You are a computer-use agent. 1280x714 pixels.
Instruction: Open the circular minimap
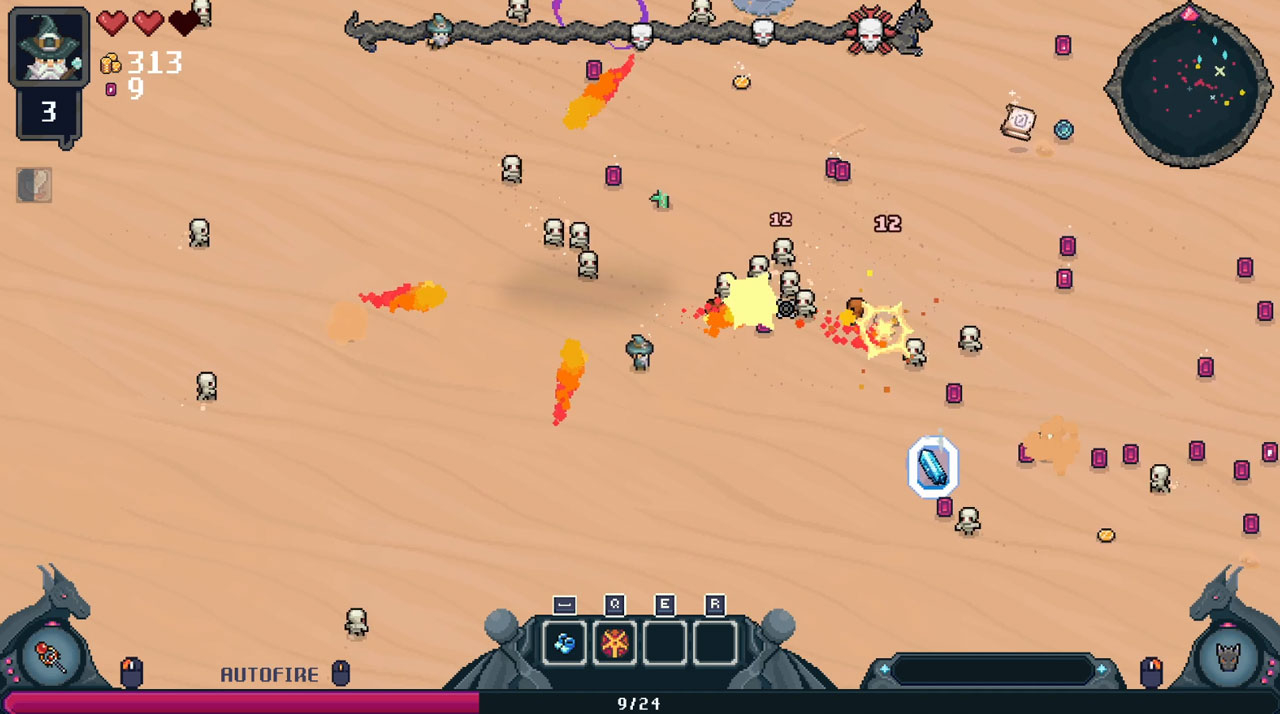pos(1189,85)
